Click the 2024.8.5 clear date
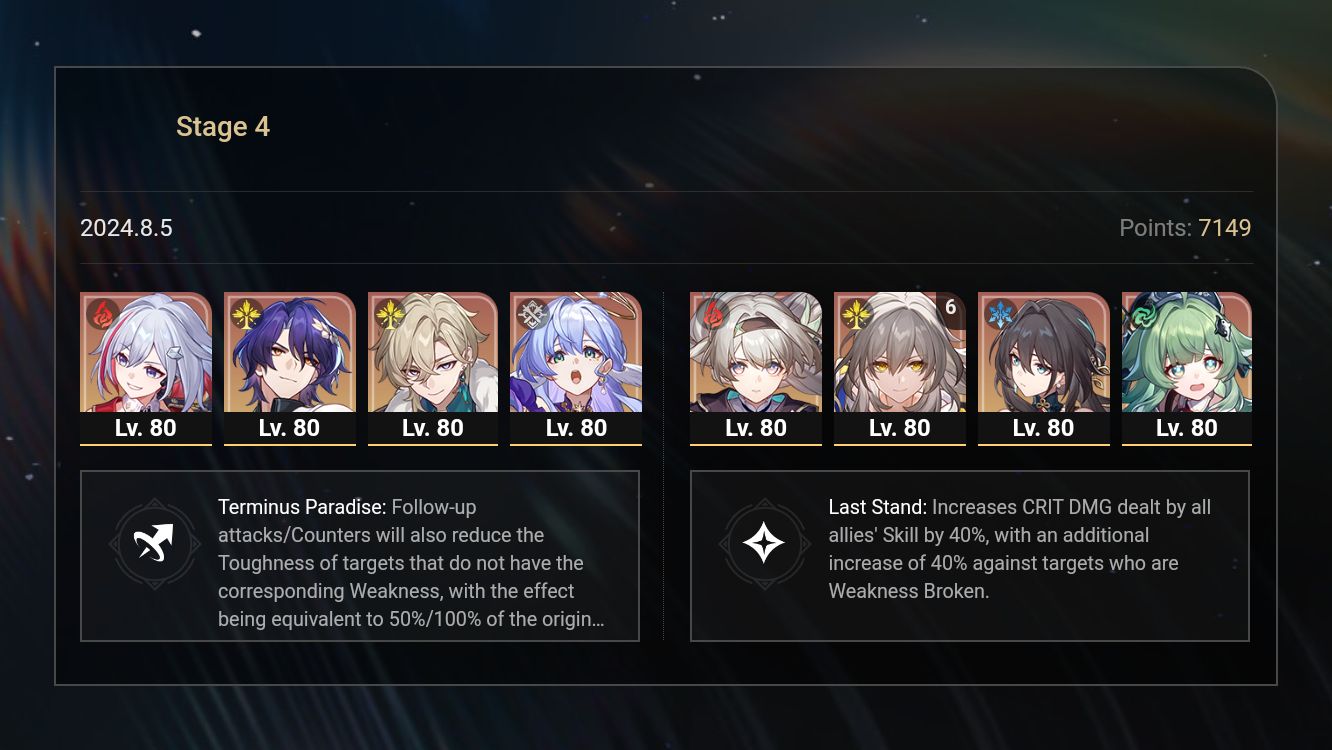The width and height of the screenshot is (1332, 750). point(127,228)
